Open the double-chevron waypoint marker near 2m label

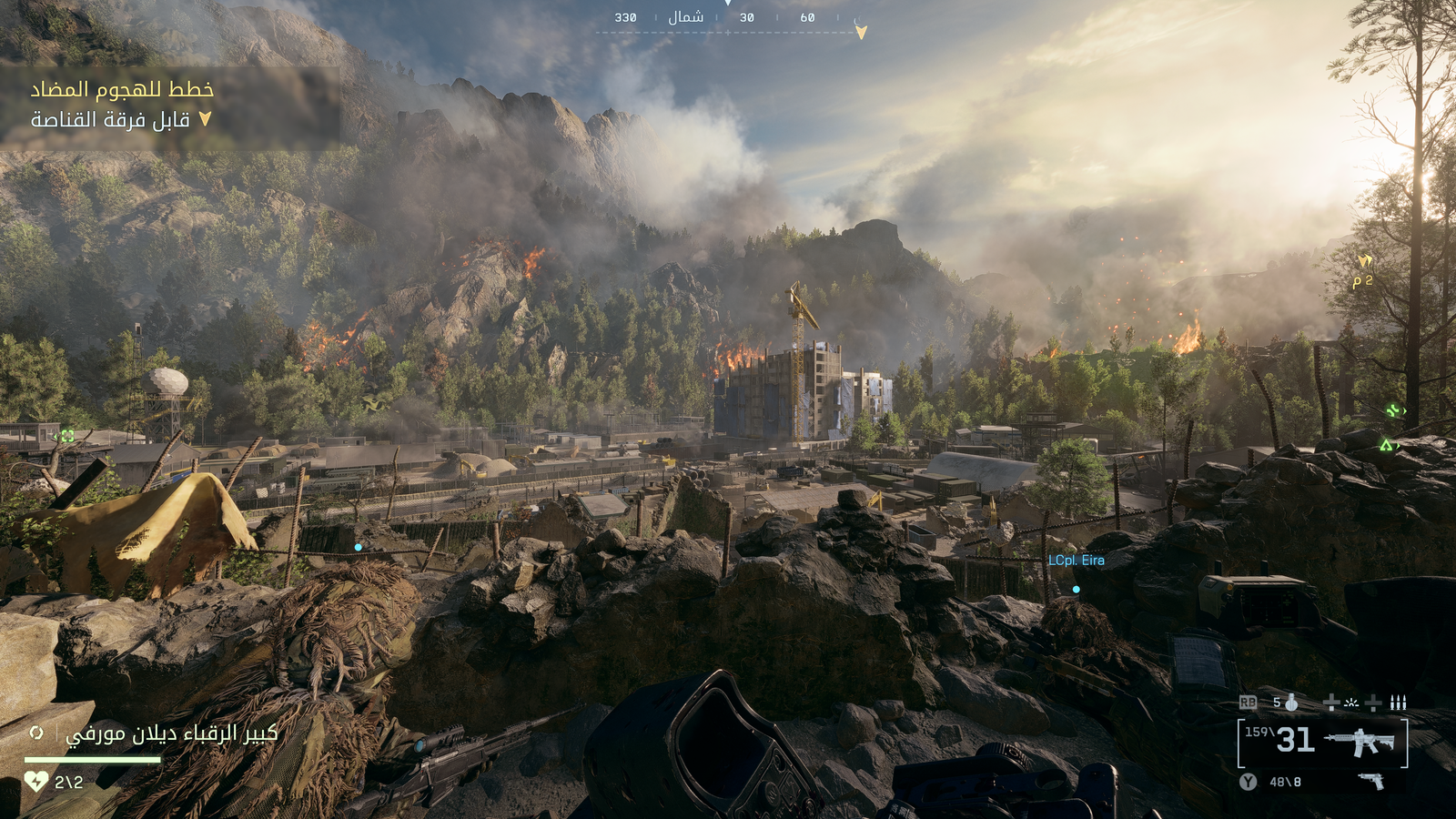click(x=1366, y=261)
